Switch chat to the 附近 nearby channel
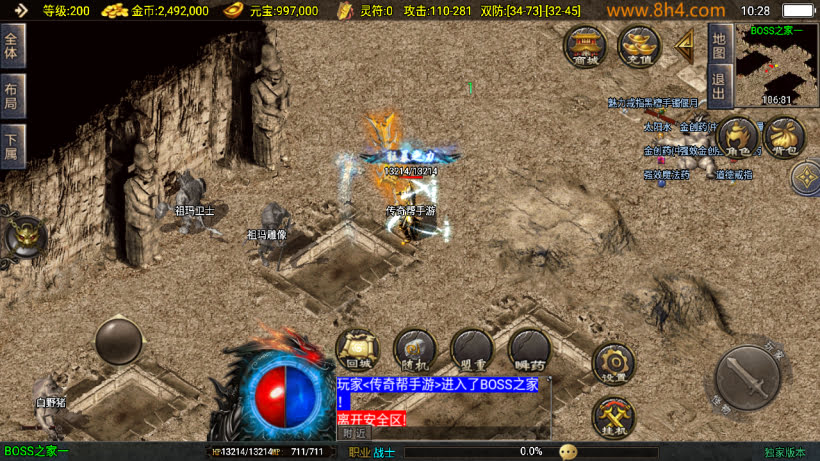The image size is (820, 461). coord(354,433)
